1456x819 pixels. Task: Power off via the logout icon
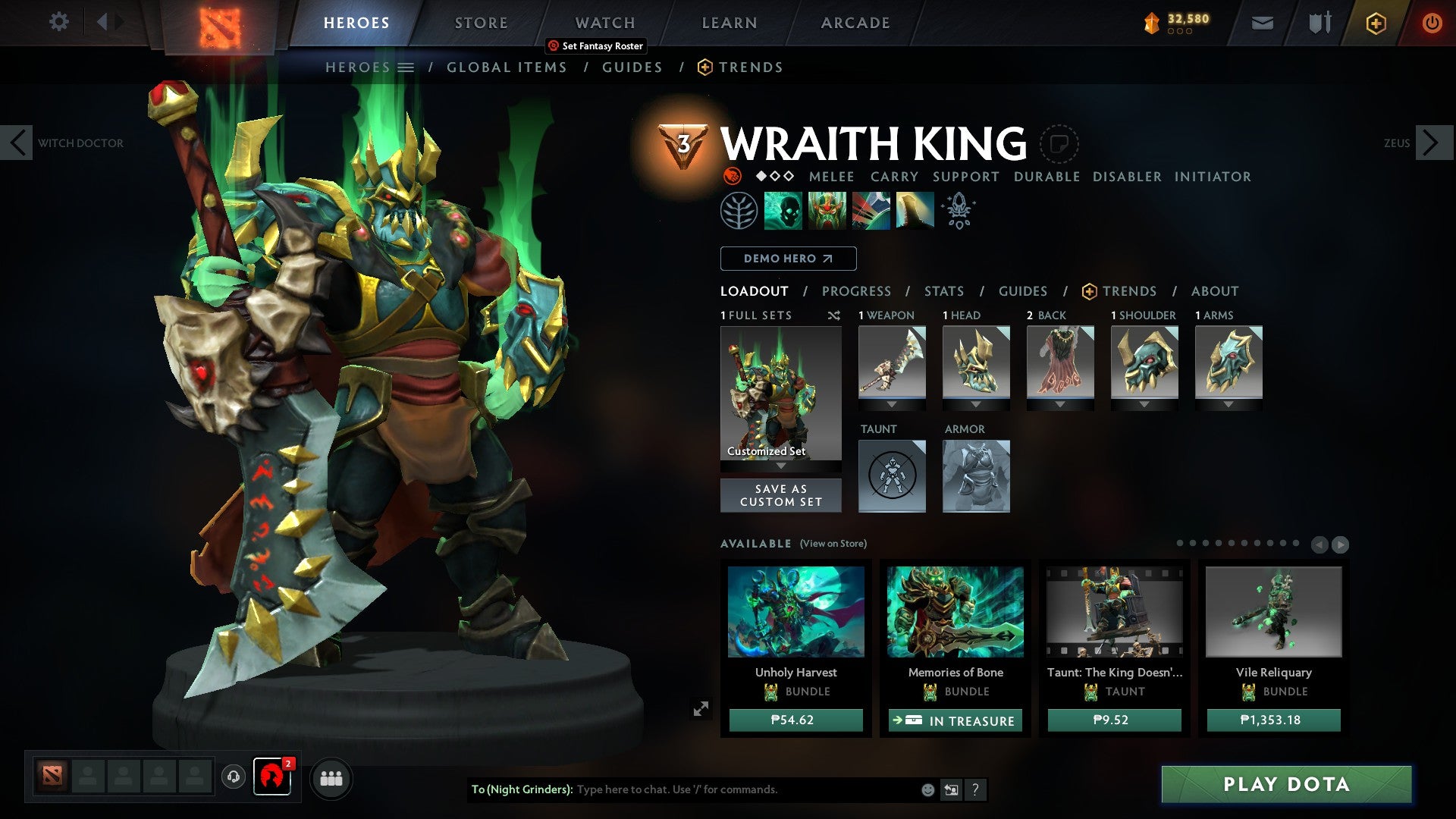coord(1432,23)
